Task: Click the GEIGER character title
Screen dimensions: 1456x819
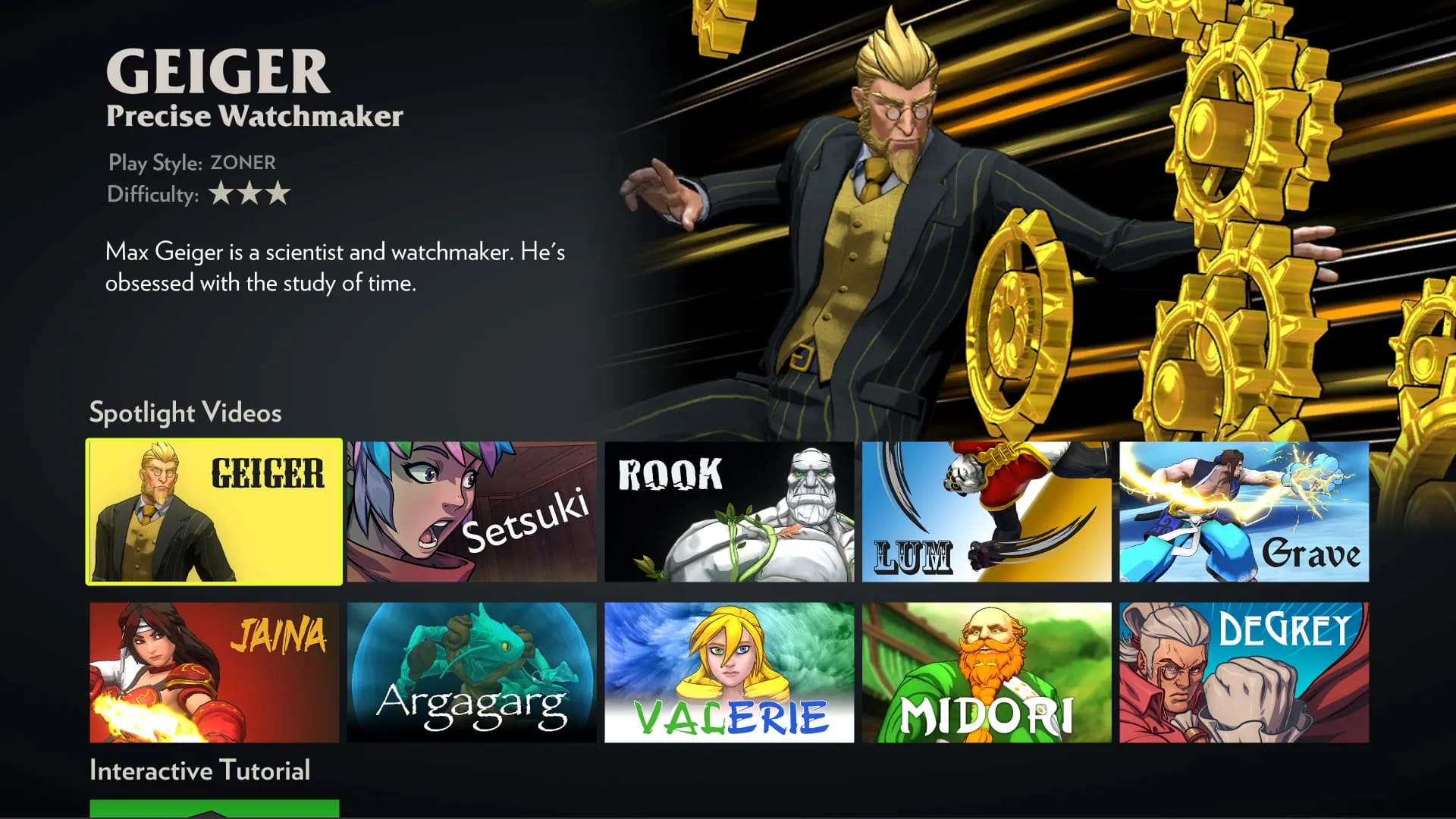Action: click(218, 72)
